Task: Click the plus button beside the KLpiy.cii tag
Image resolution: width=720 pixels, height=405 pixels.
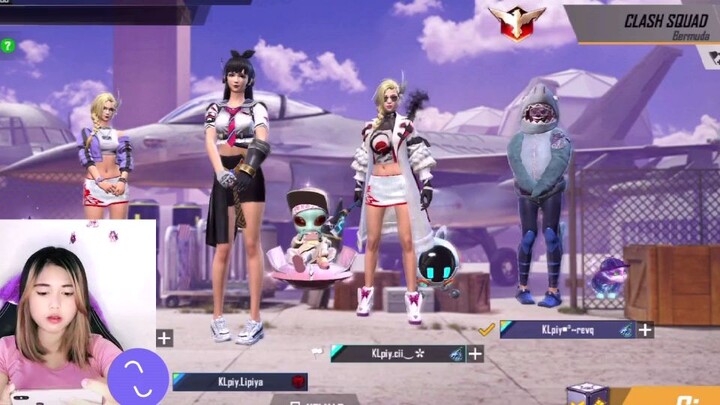Action: (475, 353)
